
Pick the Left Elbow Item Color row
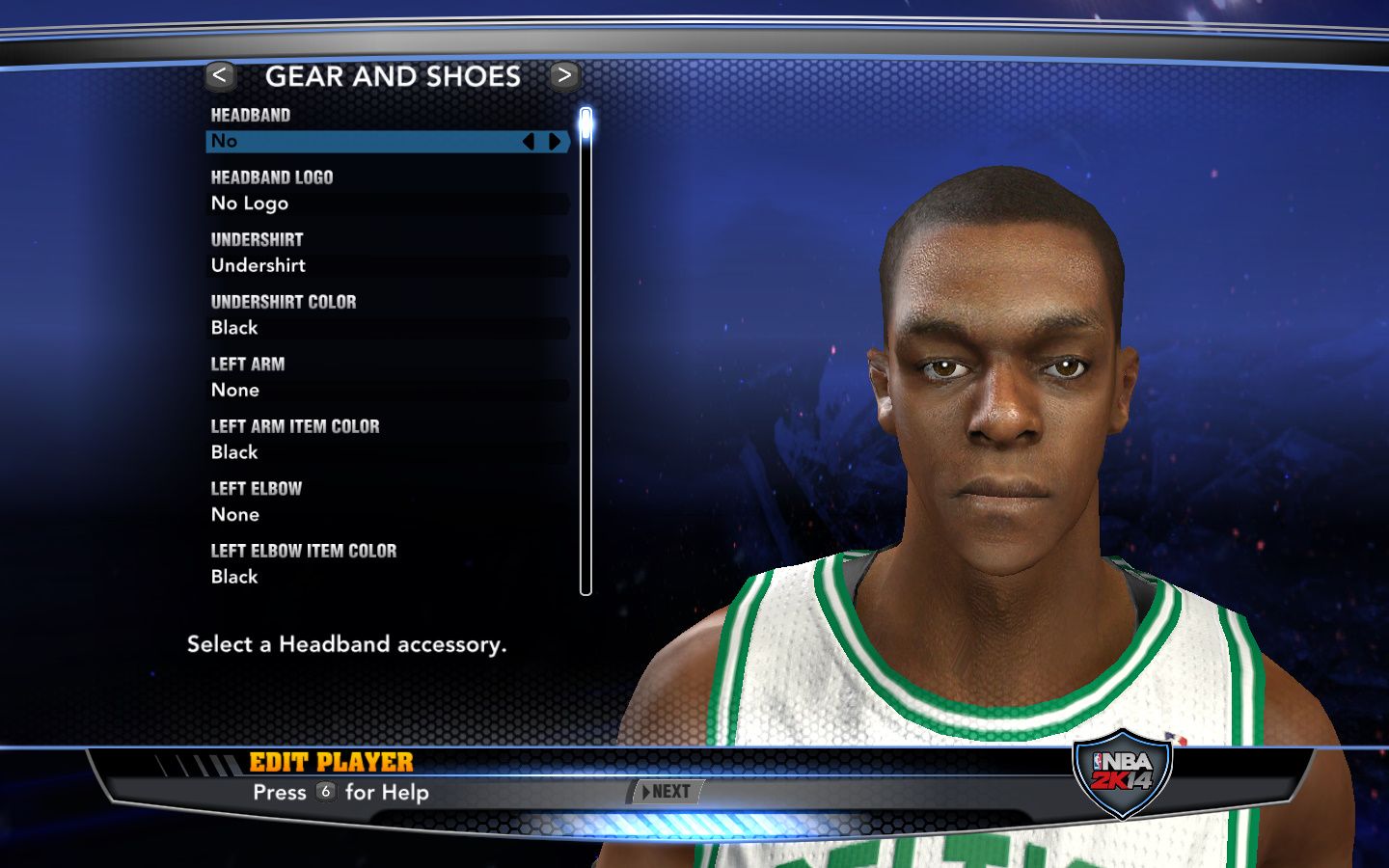(388, 577)
